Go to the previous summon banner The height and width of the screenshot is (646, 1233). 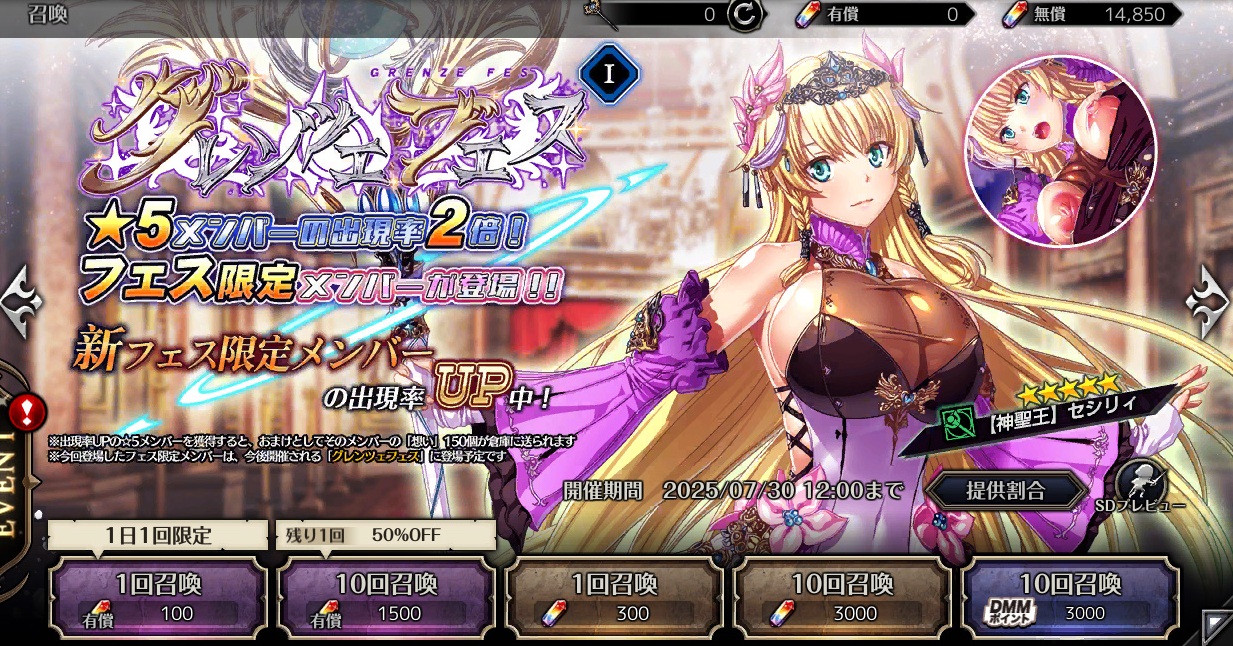coord(20,298)
